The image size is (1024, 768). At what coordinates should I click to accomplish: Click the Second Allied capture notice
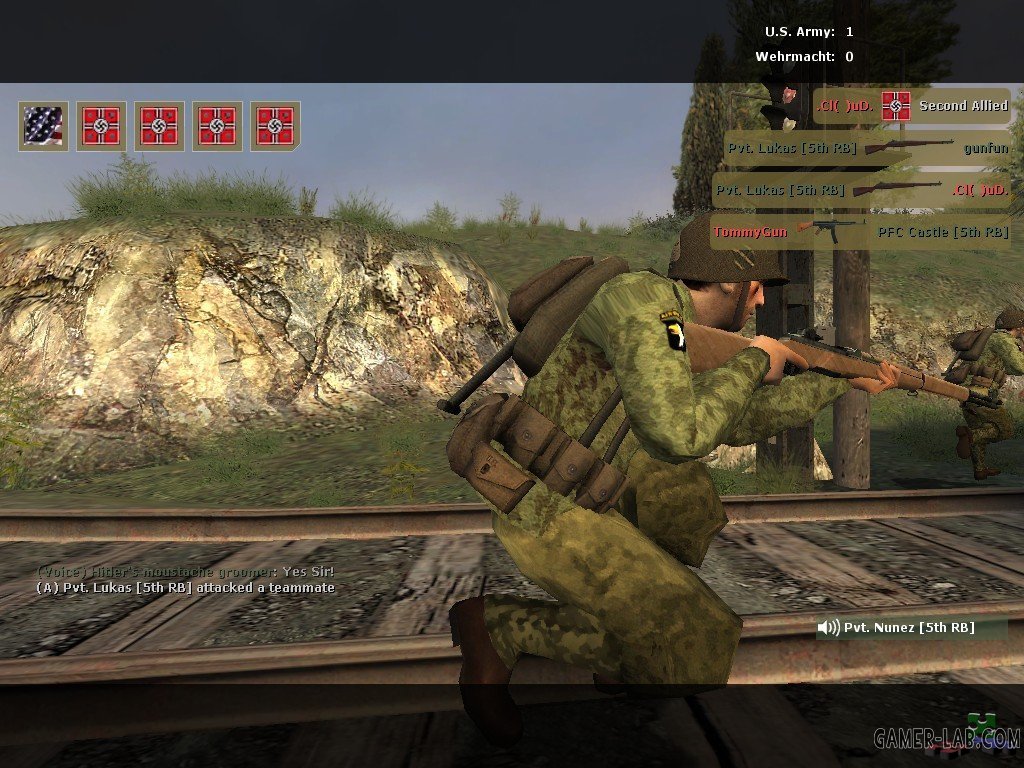(912, 106)
